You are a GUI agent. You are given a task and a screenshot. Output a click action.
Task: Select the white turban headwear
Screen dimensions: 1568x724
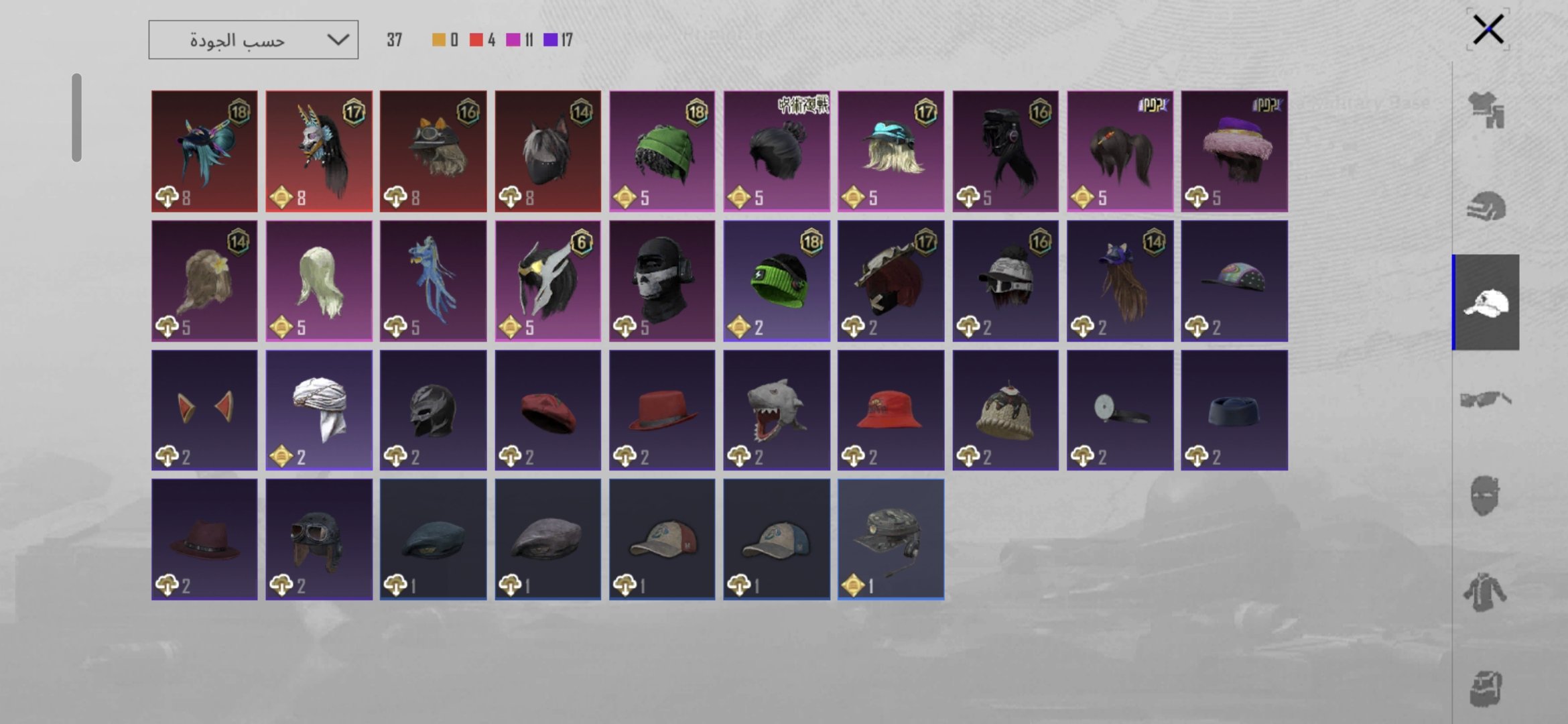pos(319,410)
